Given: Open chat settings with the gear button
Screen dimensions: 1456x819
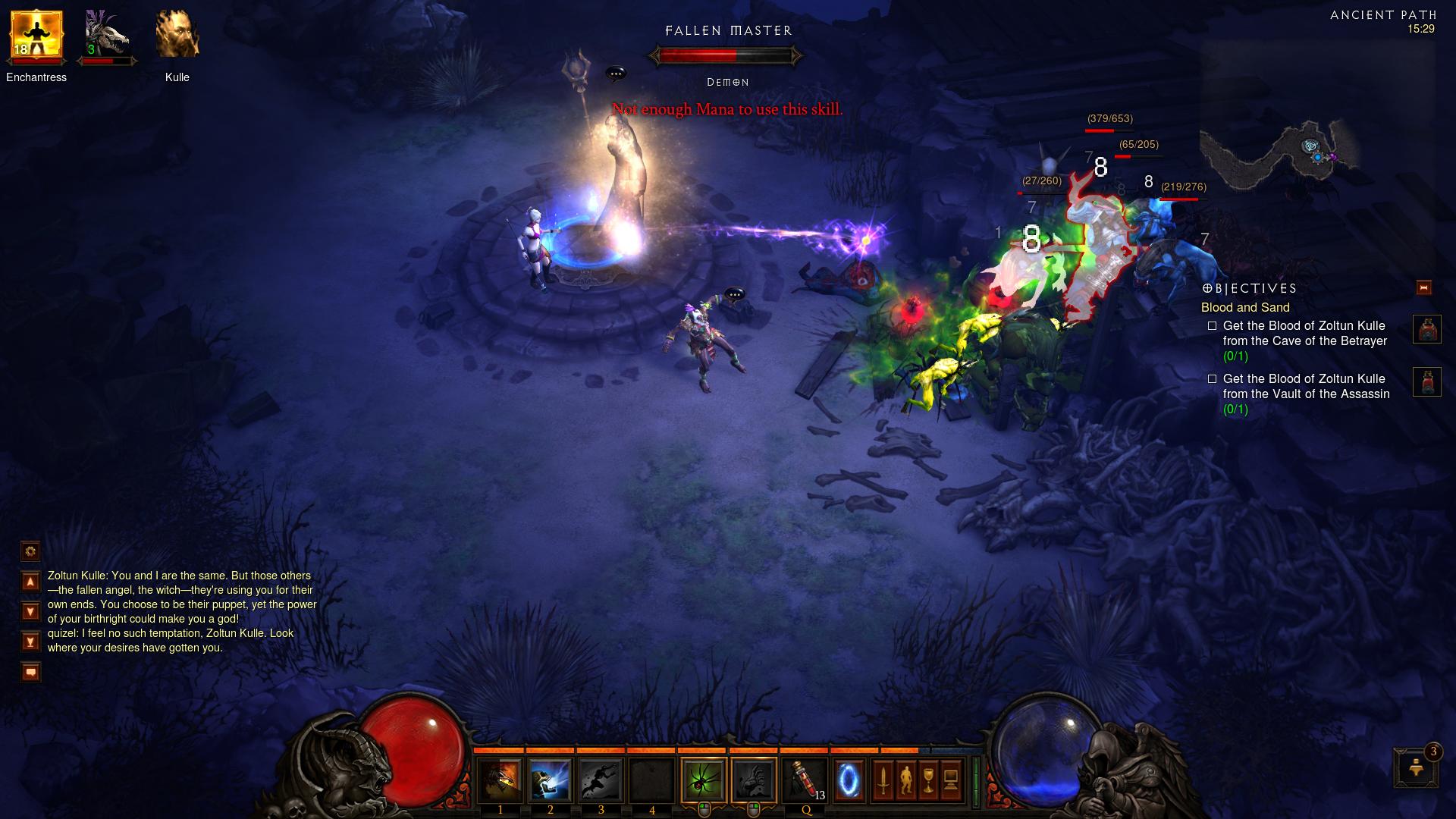Looking at the screenshot, I should point(30,551).
